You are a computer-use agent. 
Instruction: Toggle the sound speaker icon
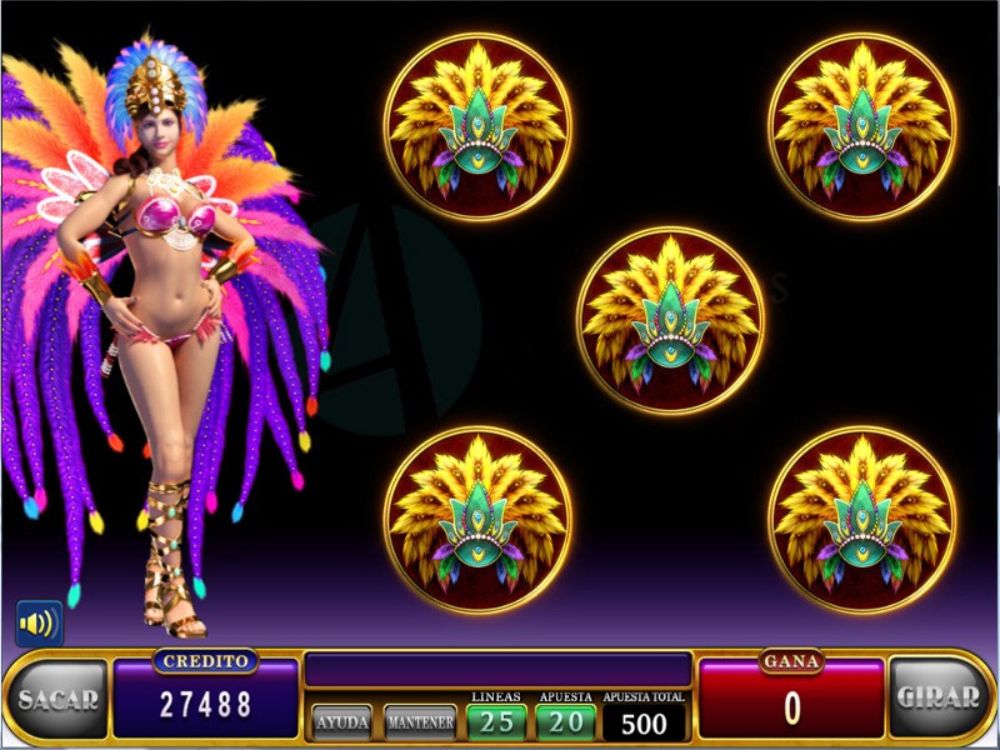[x=39, y=624]
